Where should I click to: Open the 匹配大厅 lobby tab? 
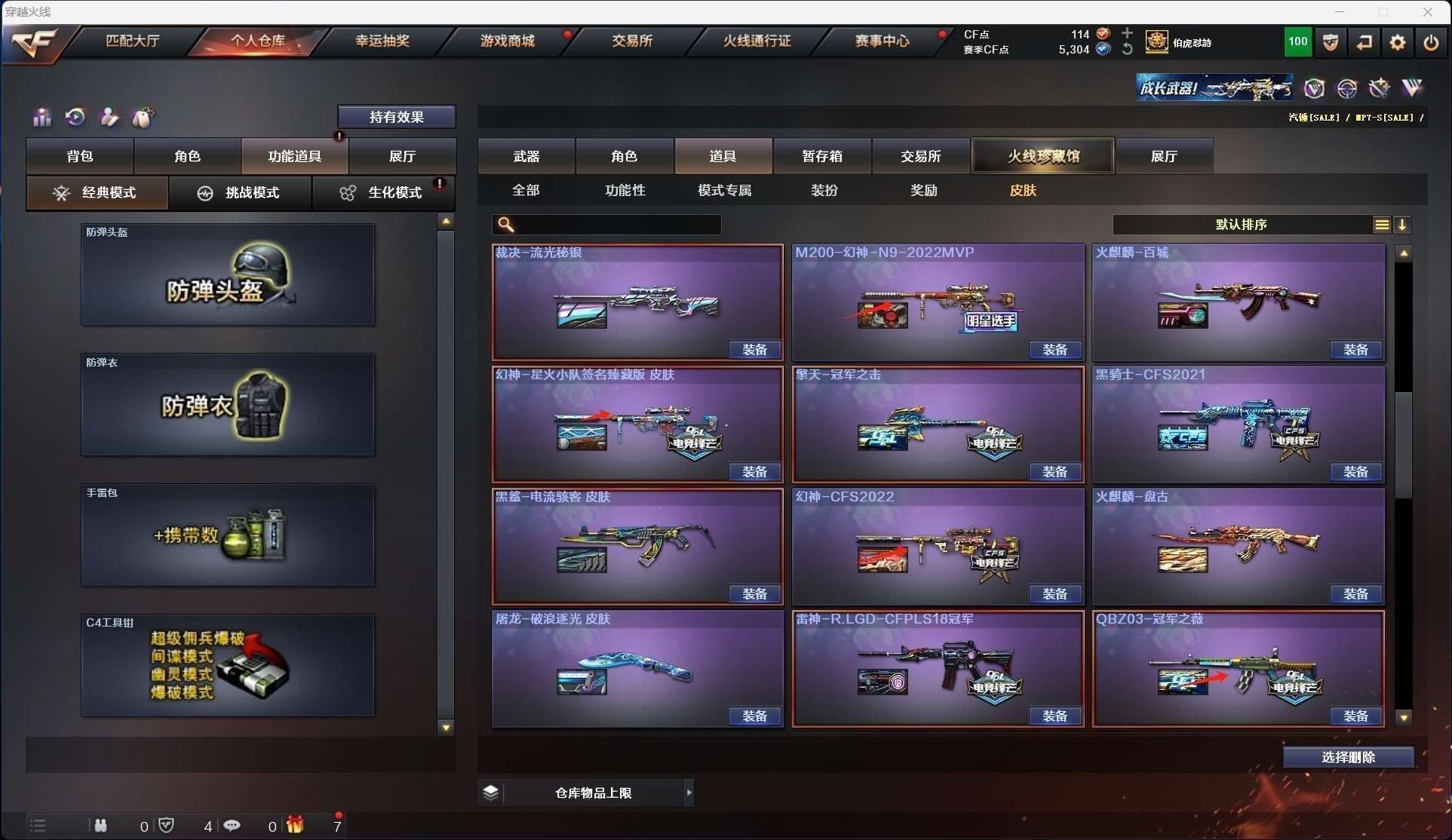[x=133, y=41]
